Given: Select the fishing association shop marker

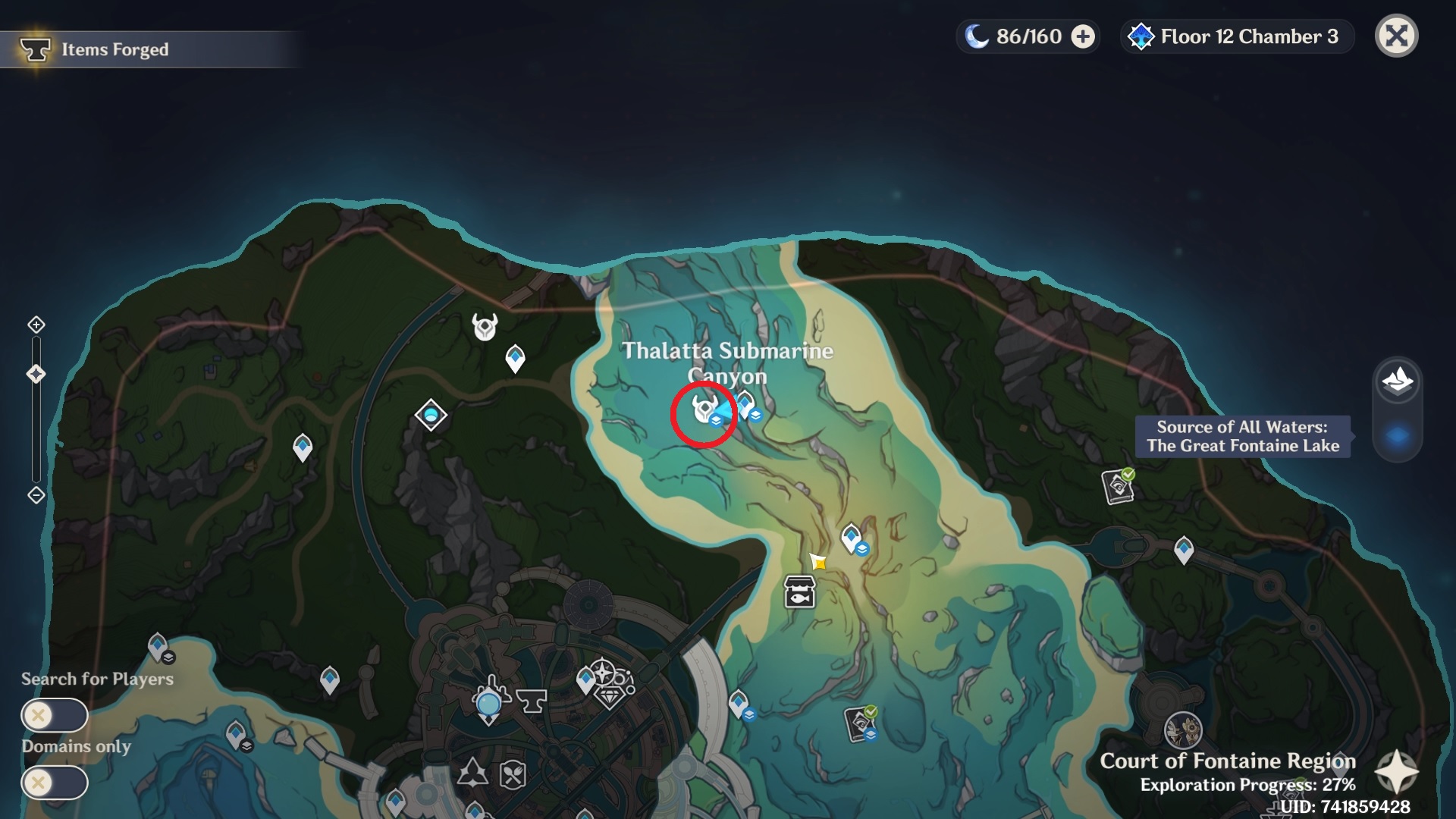Looking at the screenshot, I should coord(799,592).
